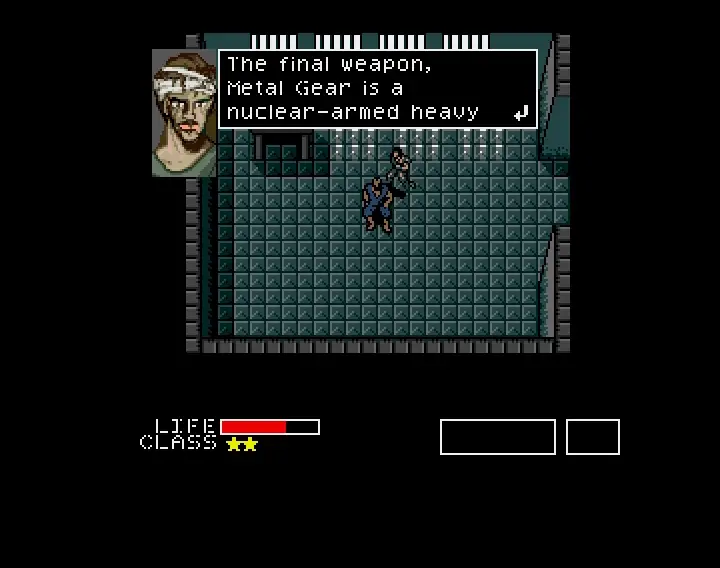Screen dimensions: 720x568
Task: Select the wide empty weapon slot
Action: [497, 437]
